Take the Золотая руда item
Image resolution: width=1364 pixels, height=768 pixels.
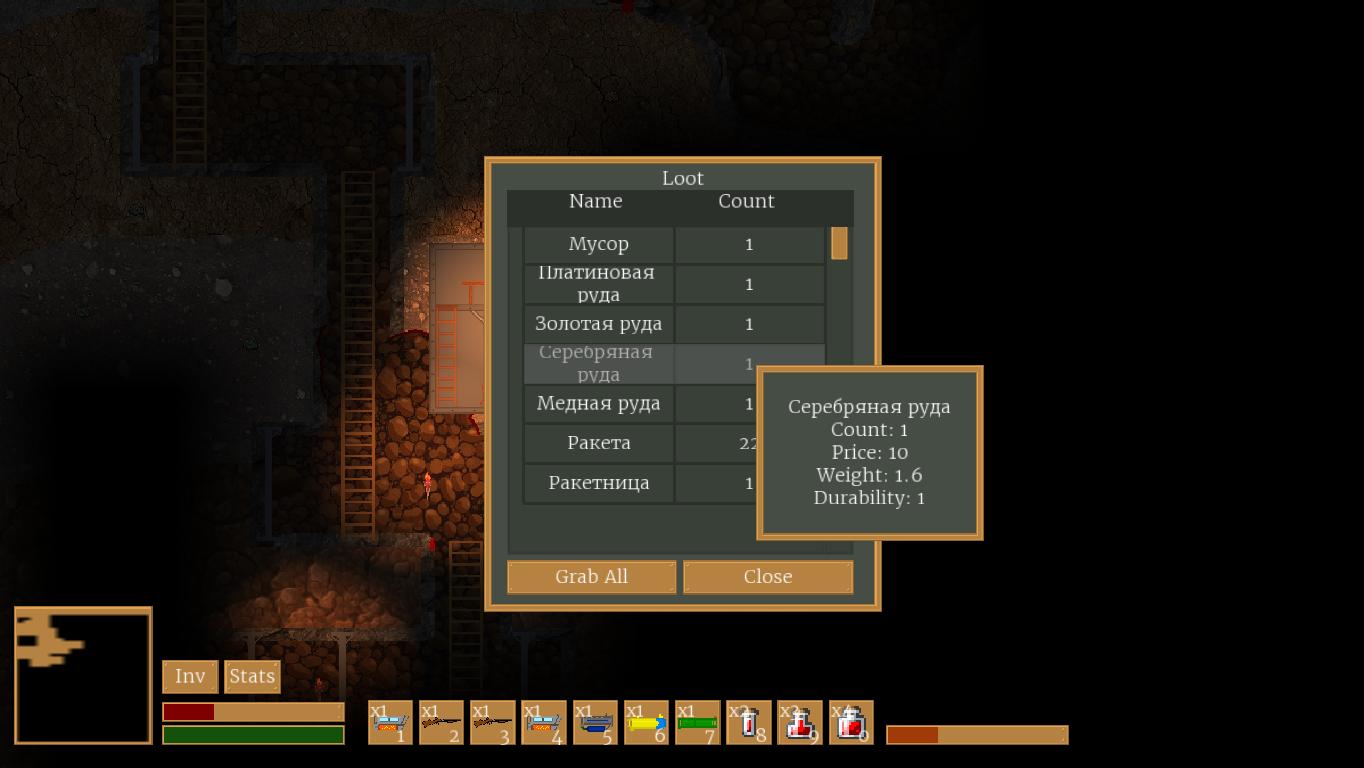pyautogui.click(x=598, y=324)
